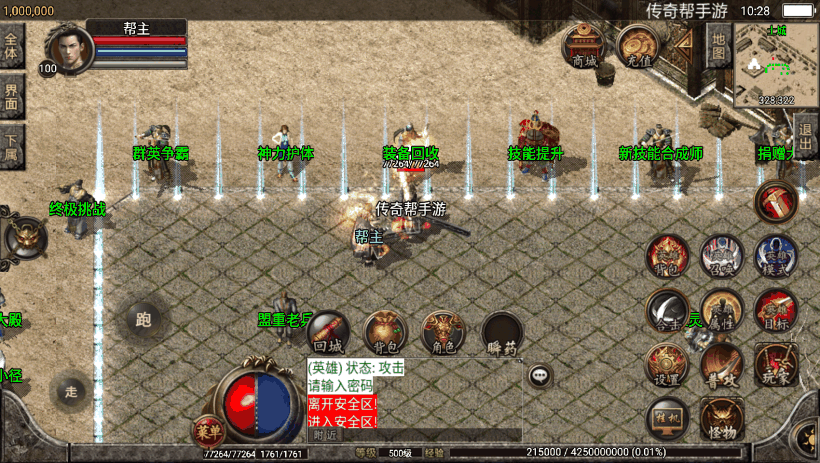The image size is (820, 463).
Task: Toggle the 挂机 auto-play button
Action: point(666,415)
